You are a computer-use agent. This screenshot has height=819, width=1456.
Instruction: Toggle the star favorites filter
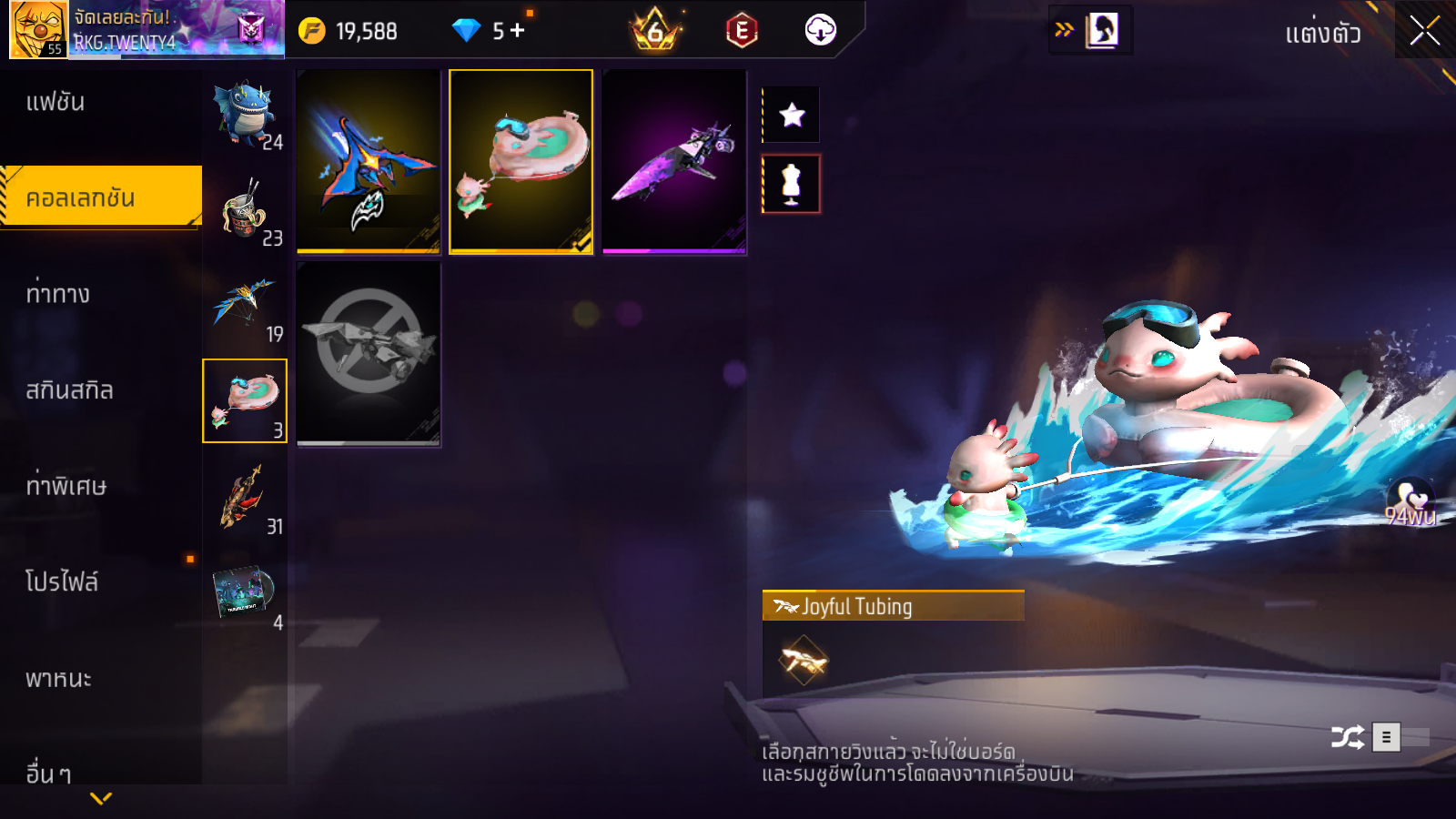792,115
